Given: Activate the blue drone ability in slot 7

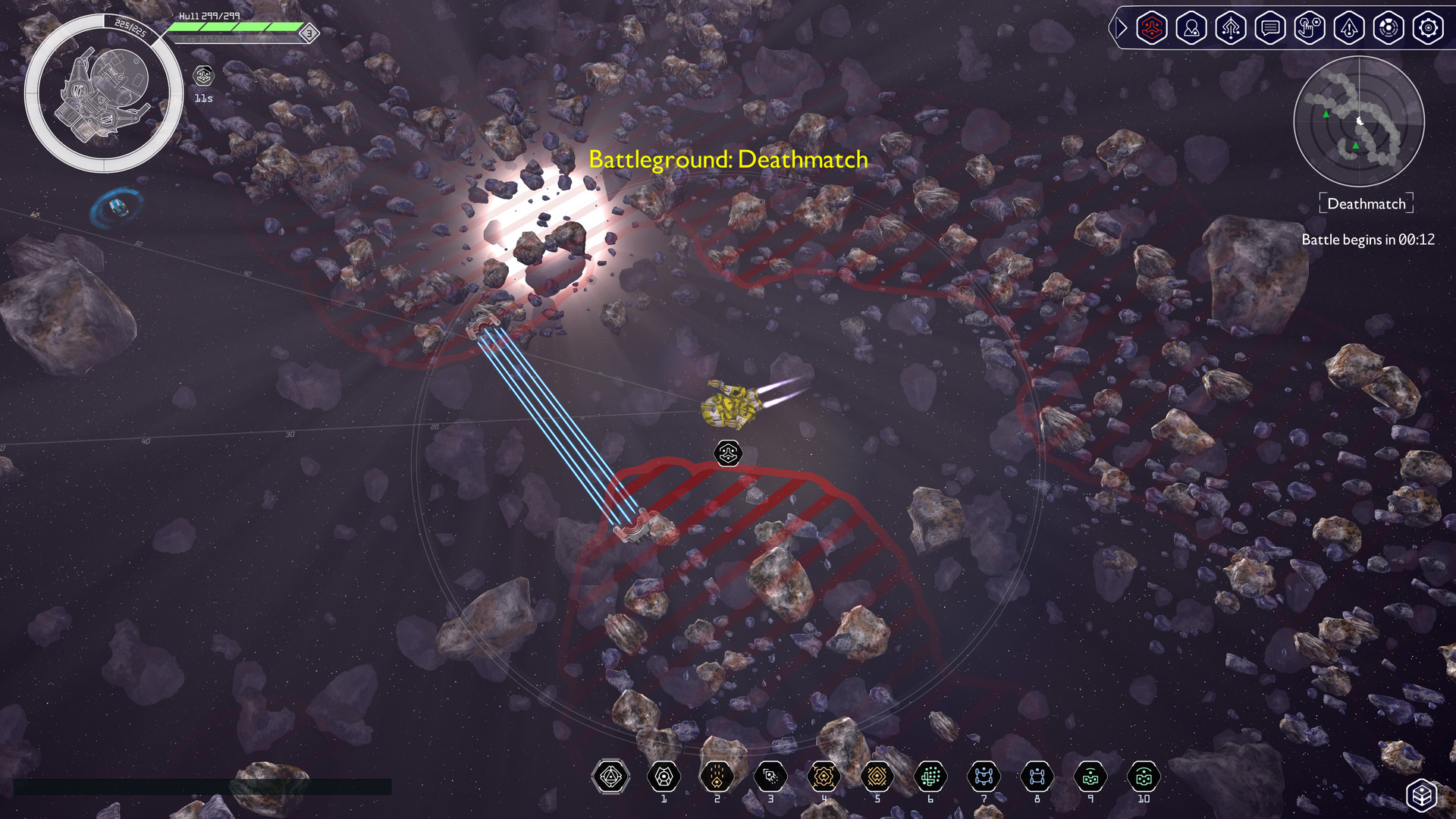Looking at the screenshot, I should tap(983, 775).
